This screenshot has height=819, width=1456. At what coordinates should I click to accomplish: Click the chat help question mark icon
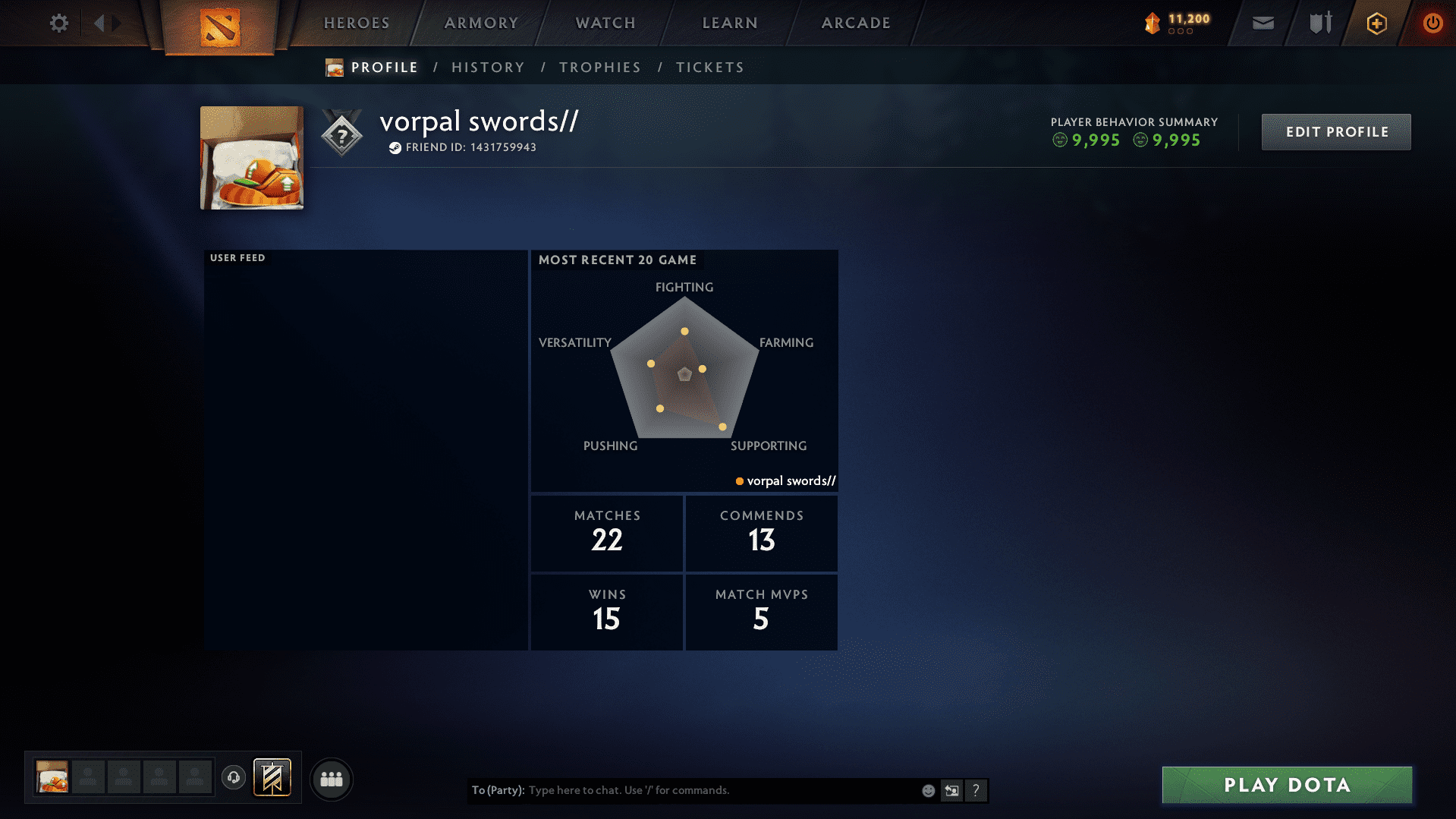(976, 790)
